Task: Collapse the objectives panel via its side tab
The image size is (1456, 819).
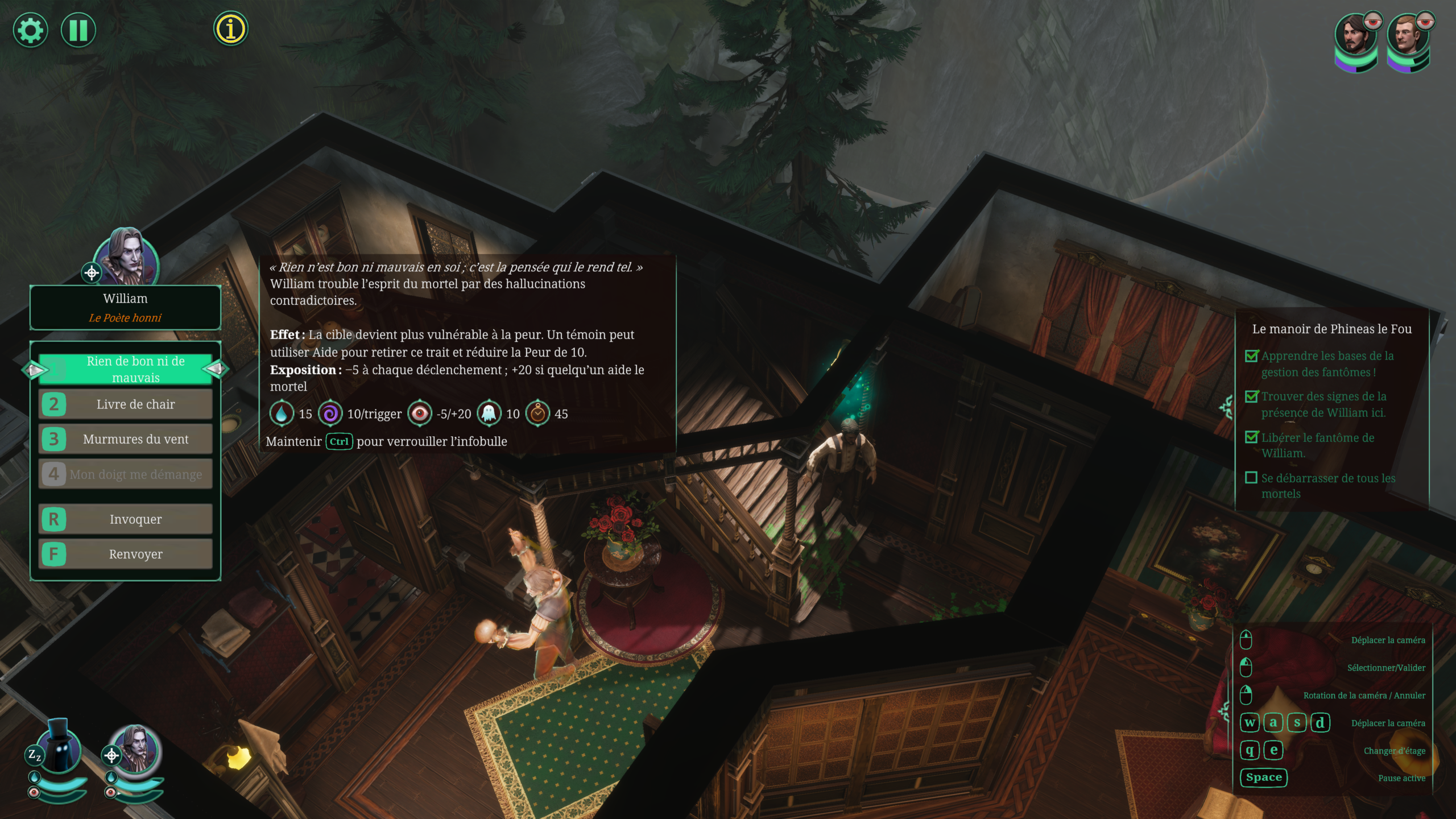Action: pos(1227,407)
